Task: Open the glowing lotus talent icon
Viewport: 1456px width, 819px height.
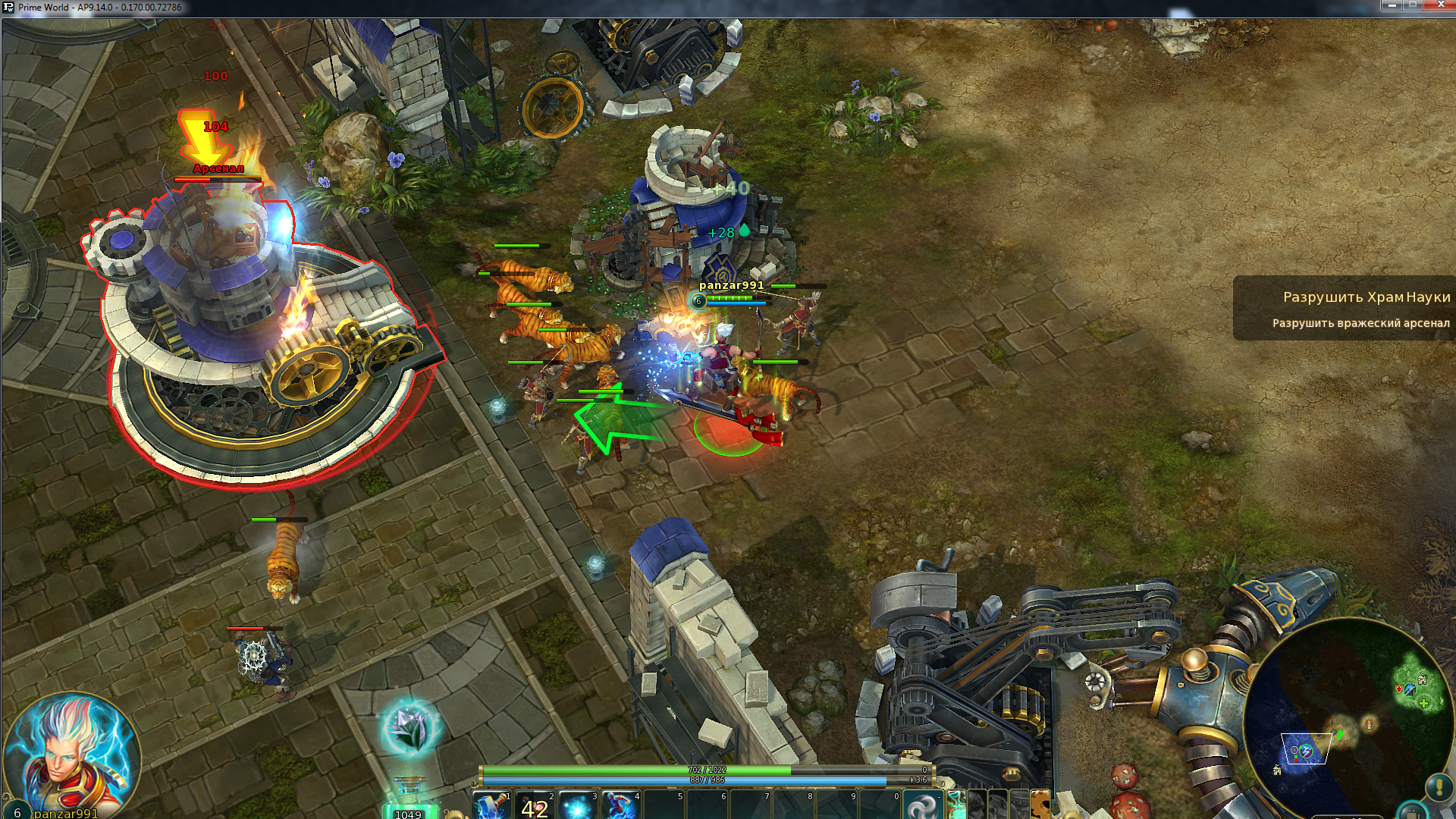Action: [x=410, y=727]
